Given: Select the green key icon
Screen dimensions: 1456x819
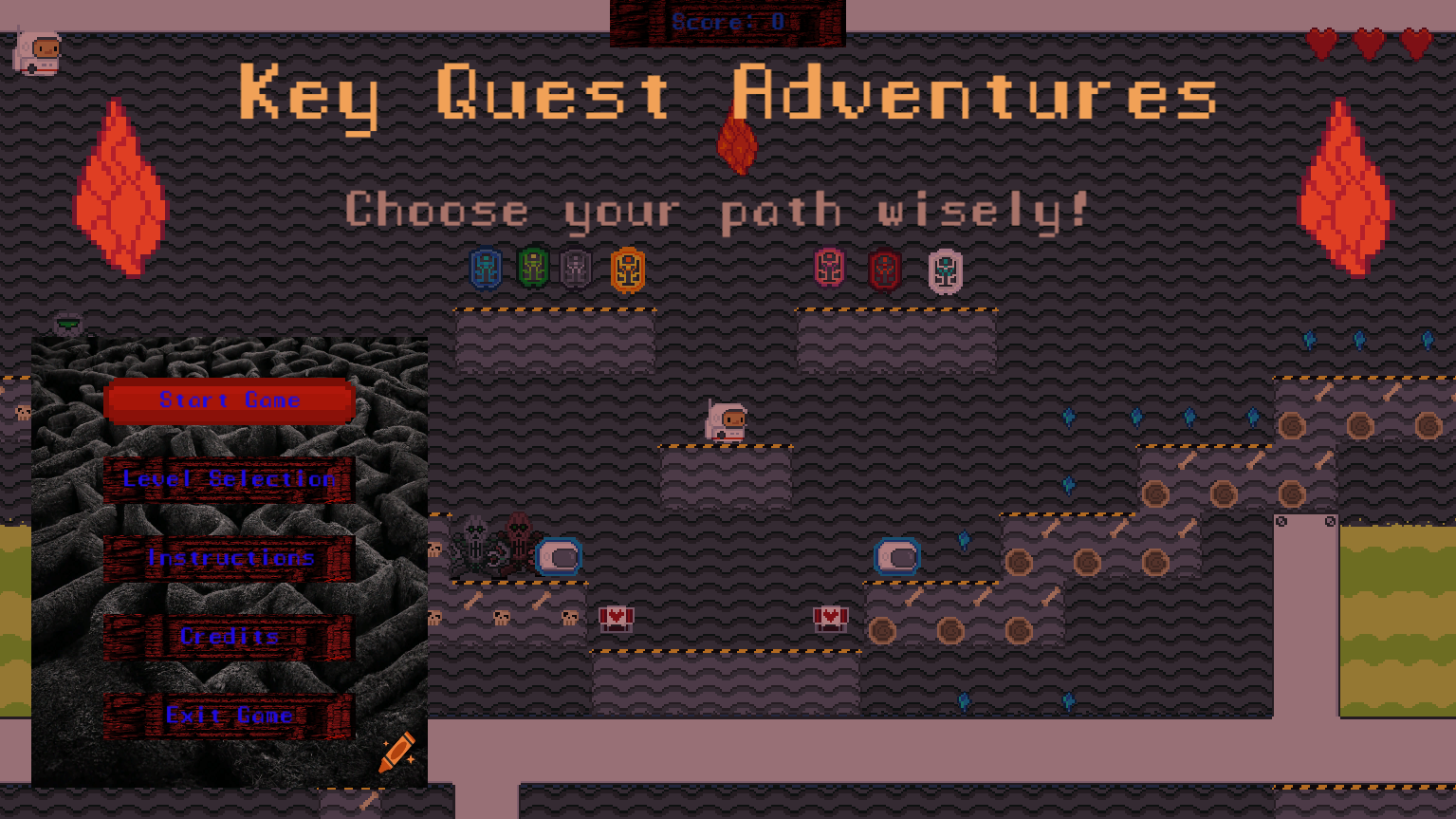Looking at the screenshot, I should tap(532, 269).
